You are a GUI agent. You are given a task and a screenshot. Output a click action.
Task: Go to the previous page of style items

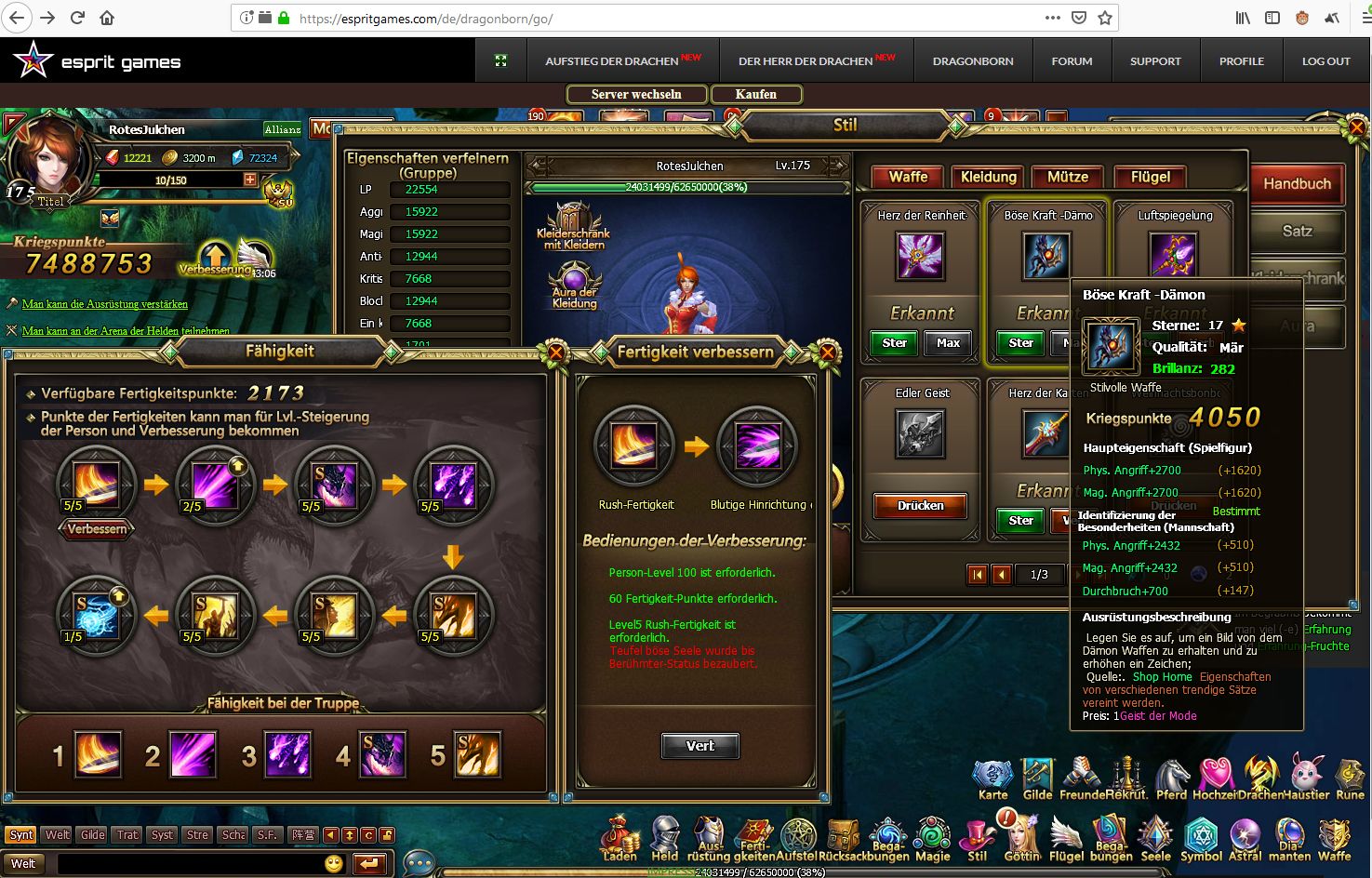[1002, 575]
